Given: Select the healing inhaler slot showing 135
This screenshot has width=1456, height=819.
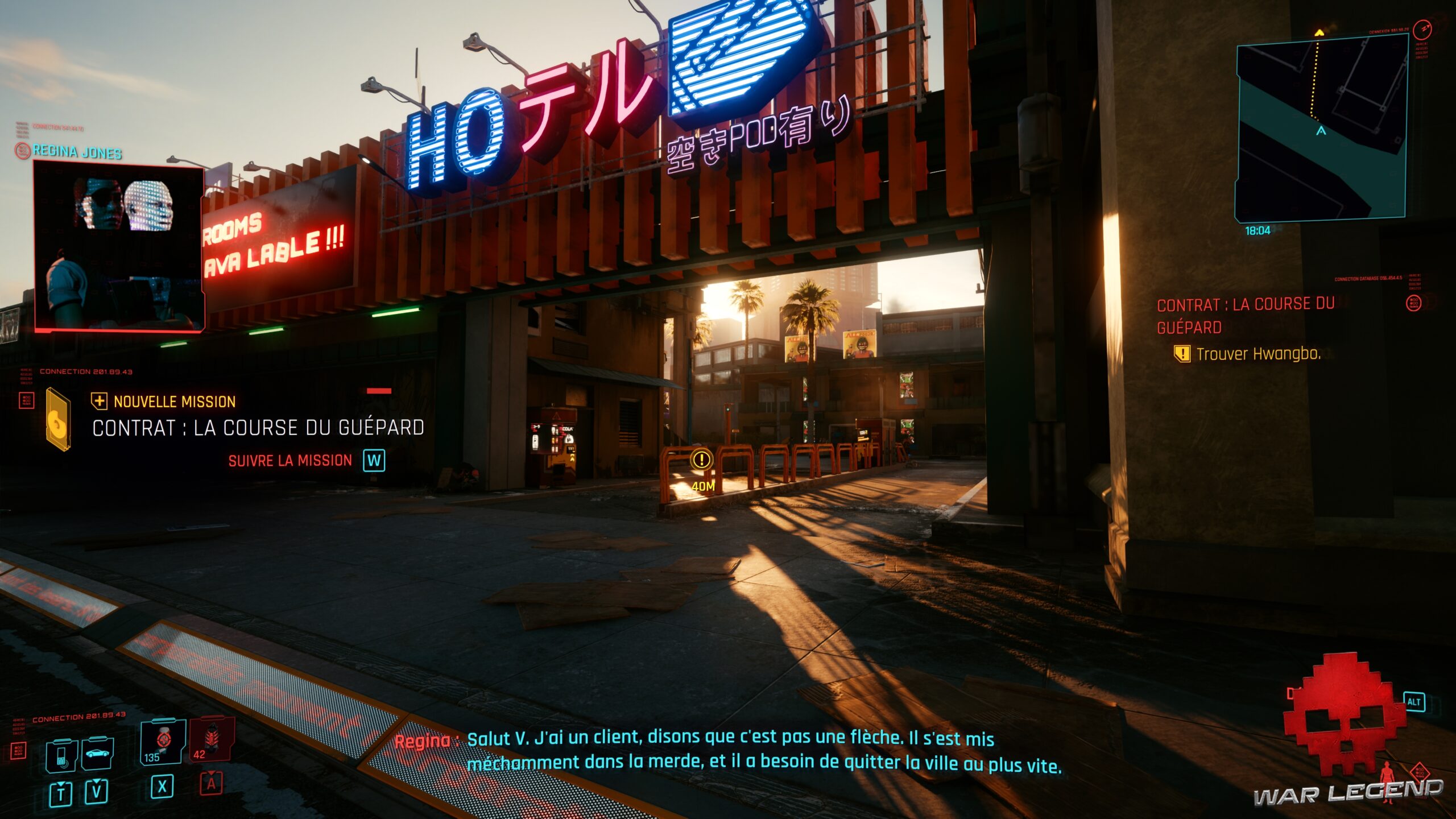Looking at the screenshot, I should [163, 741].
